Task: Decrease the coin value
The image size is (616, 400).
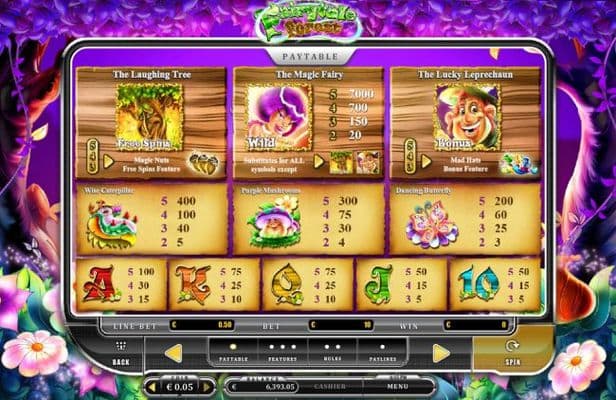Action: (x=152, y=386)
